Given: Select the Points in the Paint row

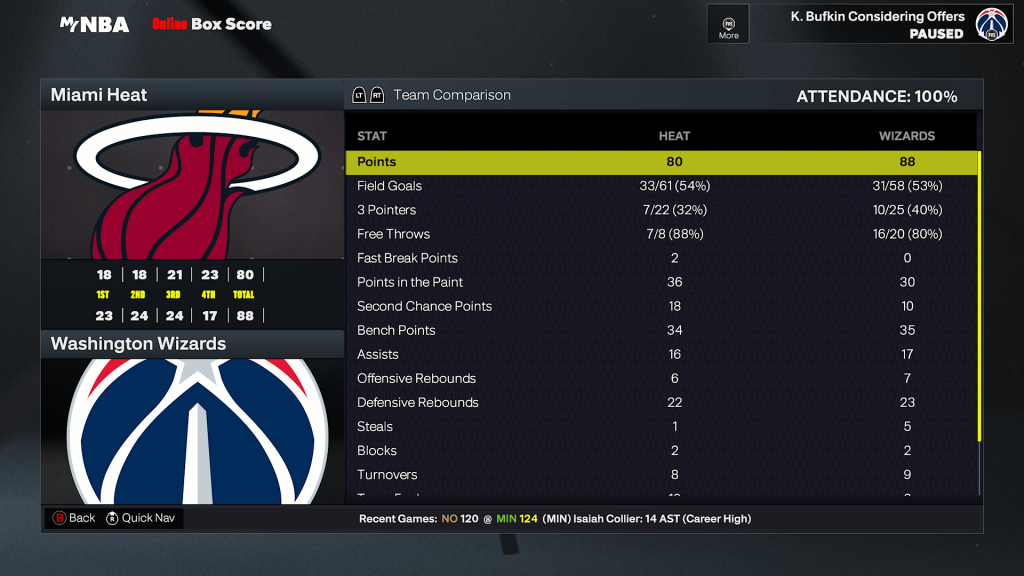Looking at the screenshot, I should (661, 282).
